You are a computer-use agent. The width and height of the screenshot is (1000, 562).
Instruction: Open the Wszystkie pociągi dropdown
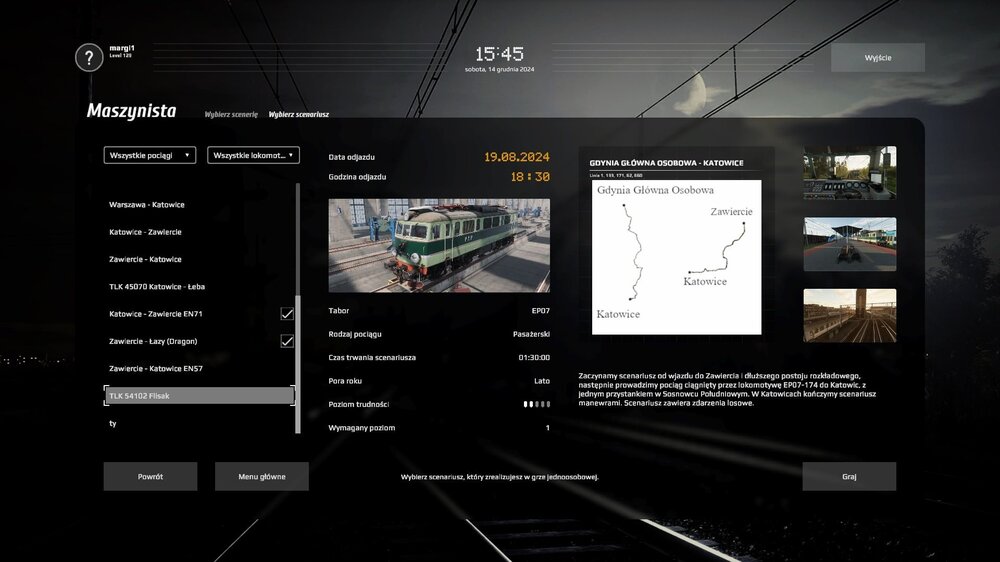pos(150,155)
